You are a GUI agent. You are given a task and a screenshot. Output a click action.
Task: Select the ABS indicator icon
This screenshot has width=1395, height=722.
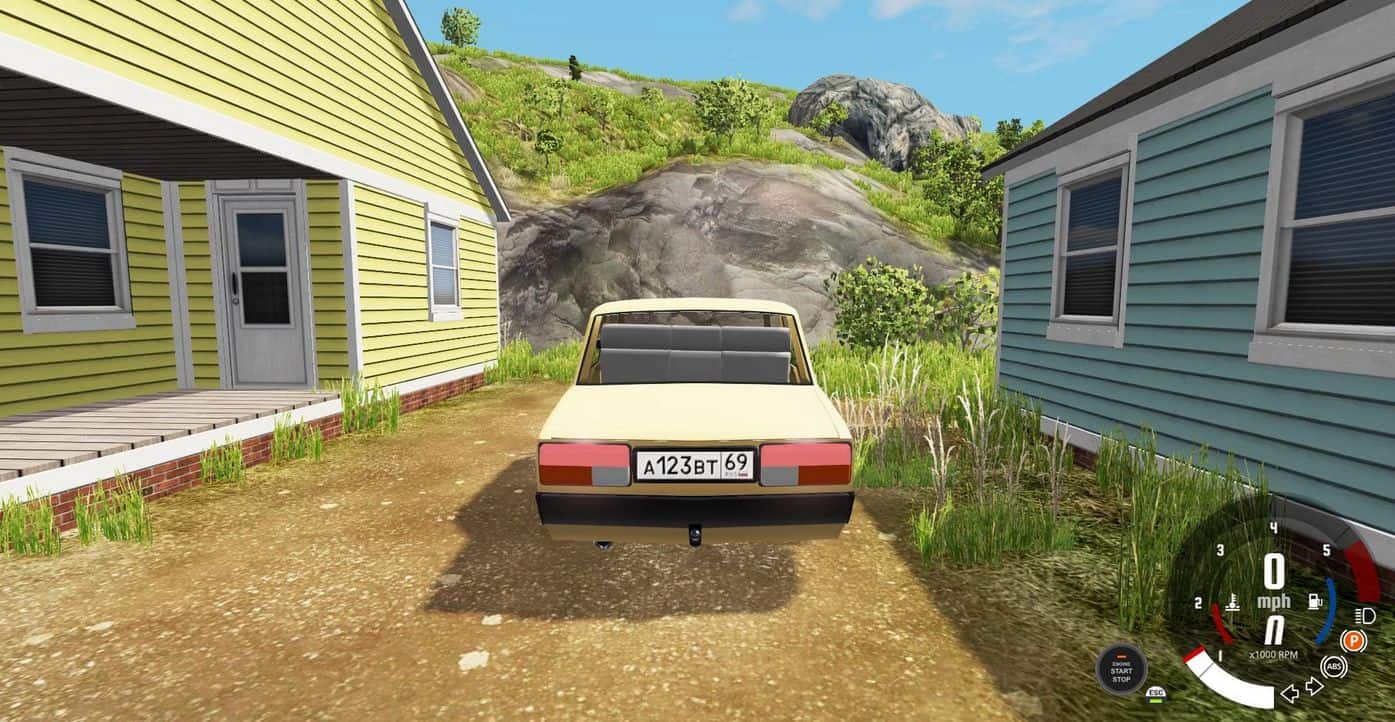pos(1333,666)
